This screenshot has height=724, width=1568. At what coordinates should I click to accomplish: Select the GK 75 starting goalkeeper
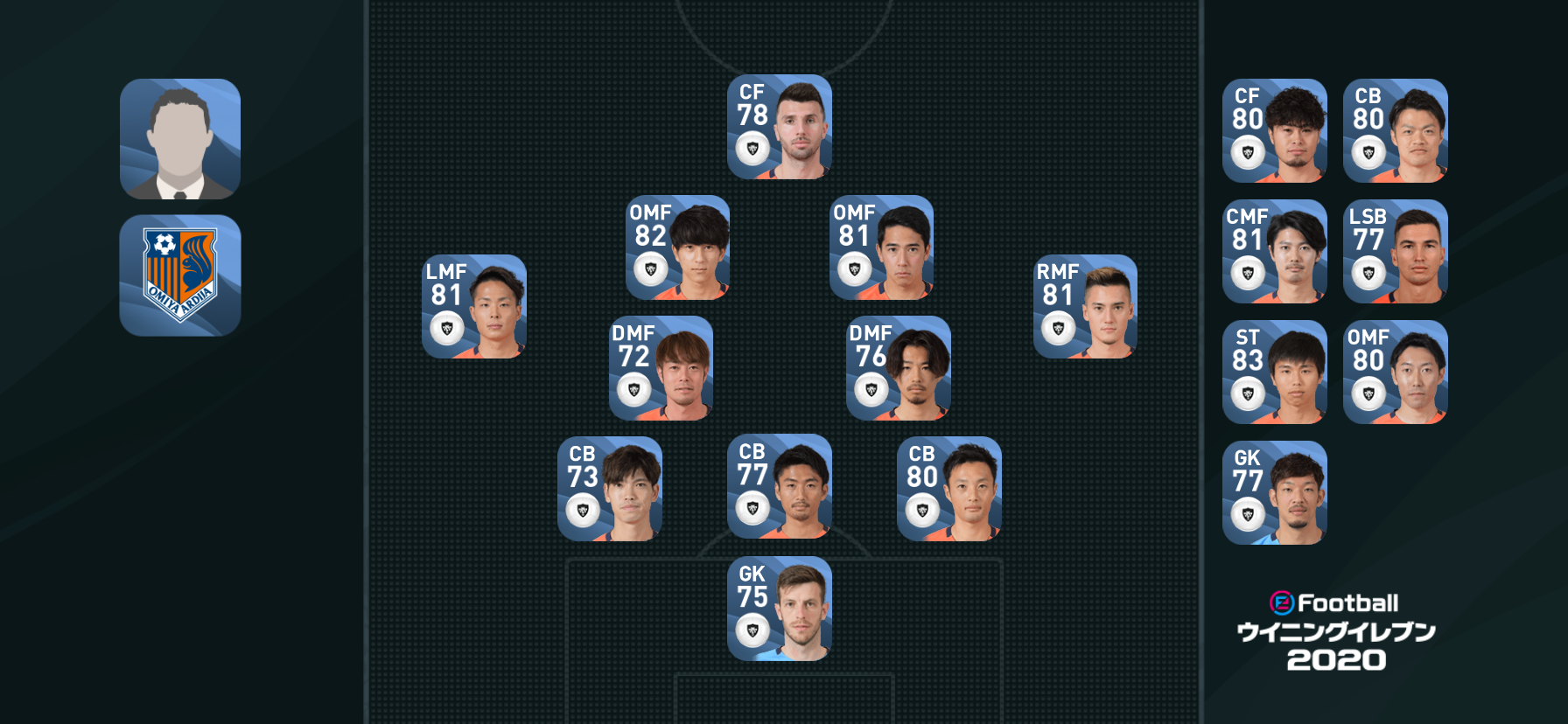click(779, 609)
